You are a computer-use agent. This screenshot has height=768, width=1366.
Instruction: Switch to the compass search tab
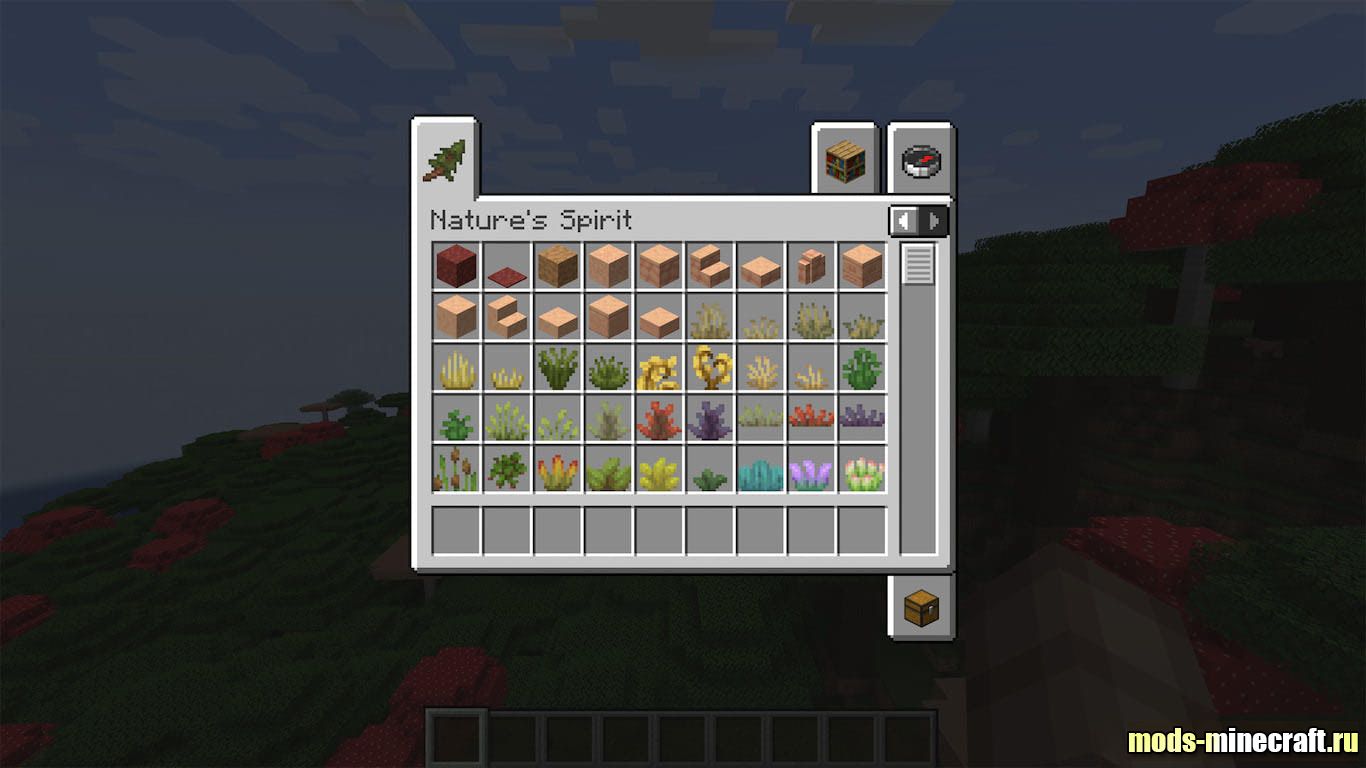coord(921,162)
